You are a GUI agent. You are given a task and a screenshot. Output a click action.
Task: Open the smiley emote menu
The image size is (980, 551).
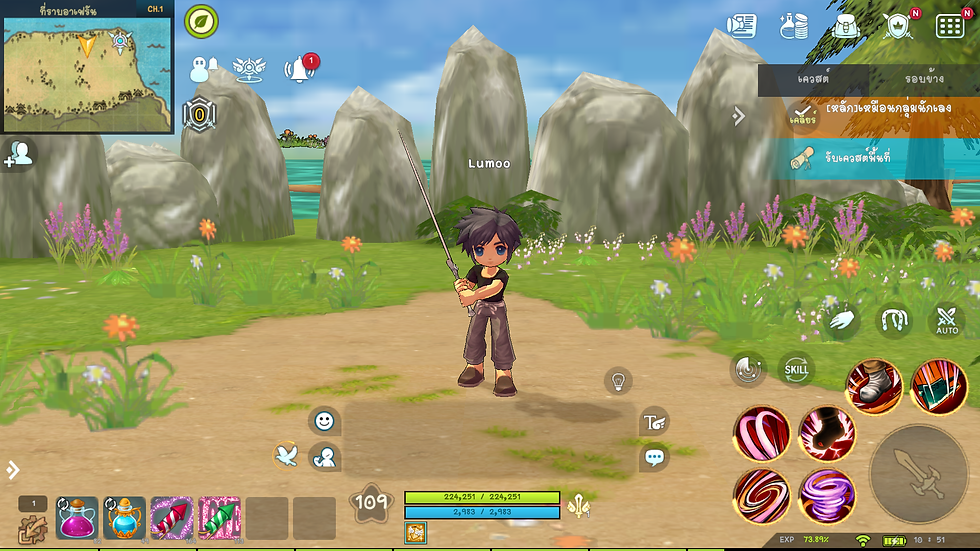pyautogui.click(x=324, y=421)
